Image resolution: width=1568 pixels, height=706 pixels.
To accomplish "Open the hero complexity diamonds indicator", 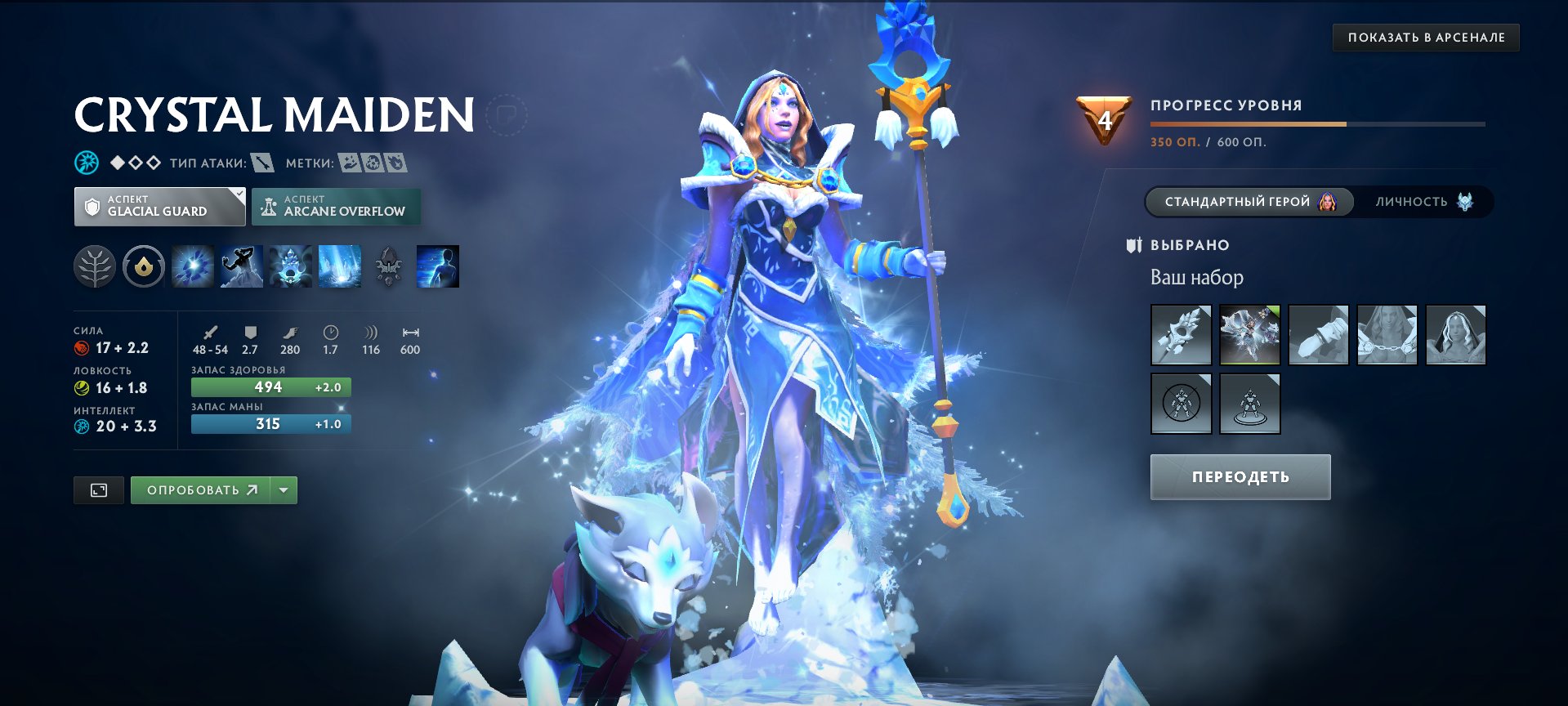I will pos(135,162).
